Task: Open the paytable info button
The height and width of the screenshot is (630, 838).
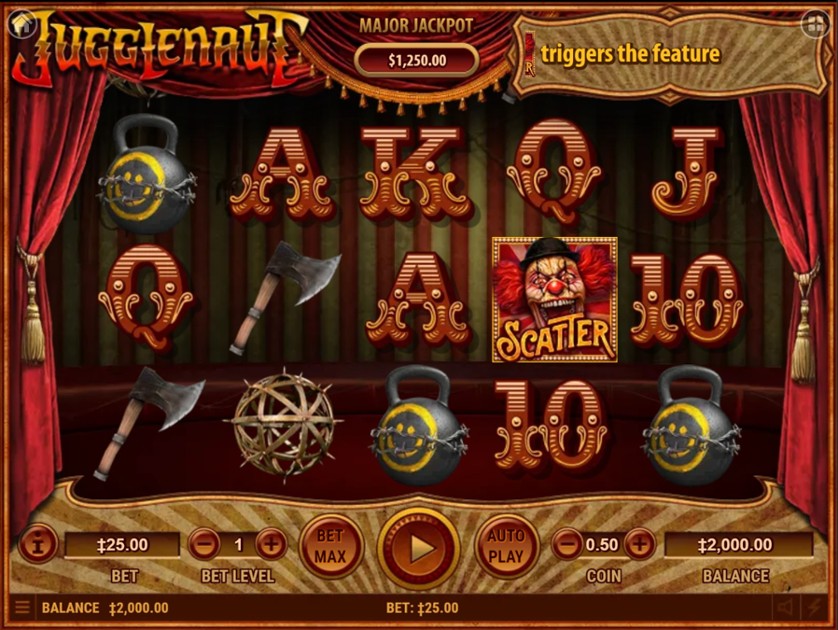Action: 37,545
